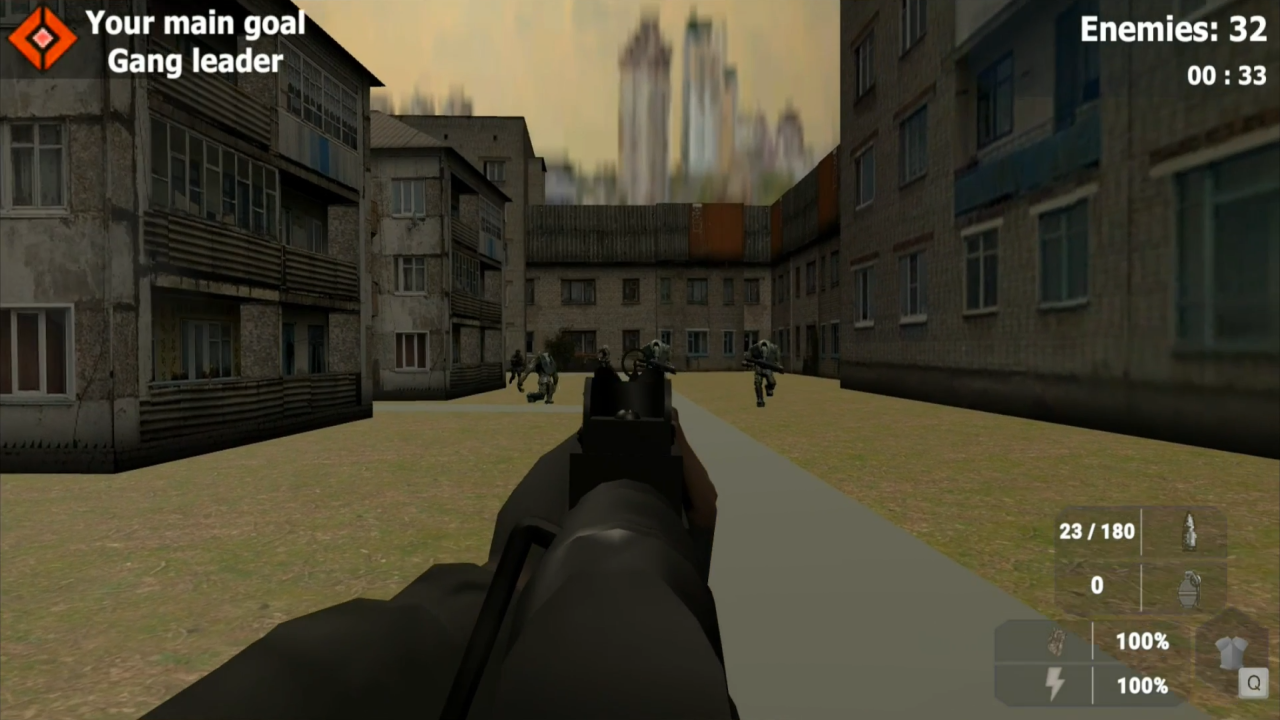Click the 'Your main goal' header text
The height and width of the screenshot is (720, 1280).
pos(196,23)
